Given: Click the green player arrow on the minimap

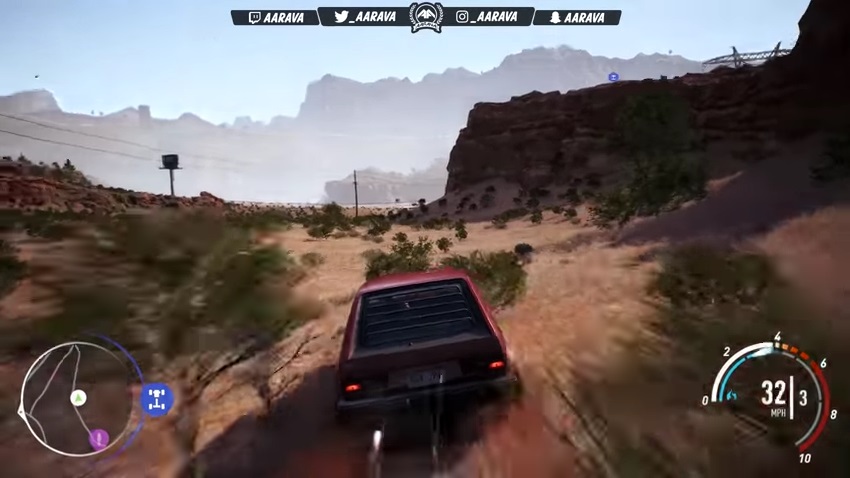Looking at the screenshot, I should [x=78, y=398].
